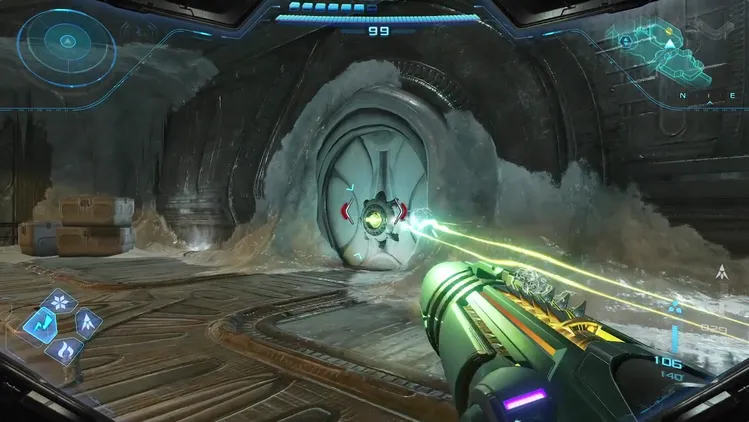Switch to the arrow-shaped missile icon in diamond

[x=87, y=323]
